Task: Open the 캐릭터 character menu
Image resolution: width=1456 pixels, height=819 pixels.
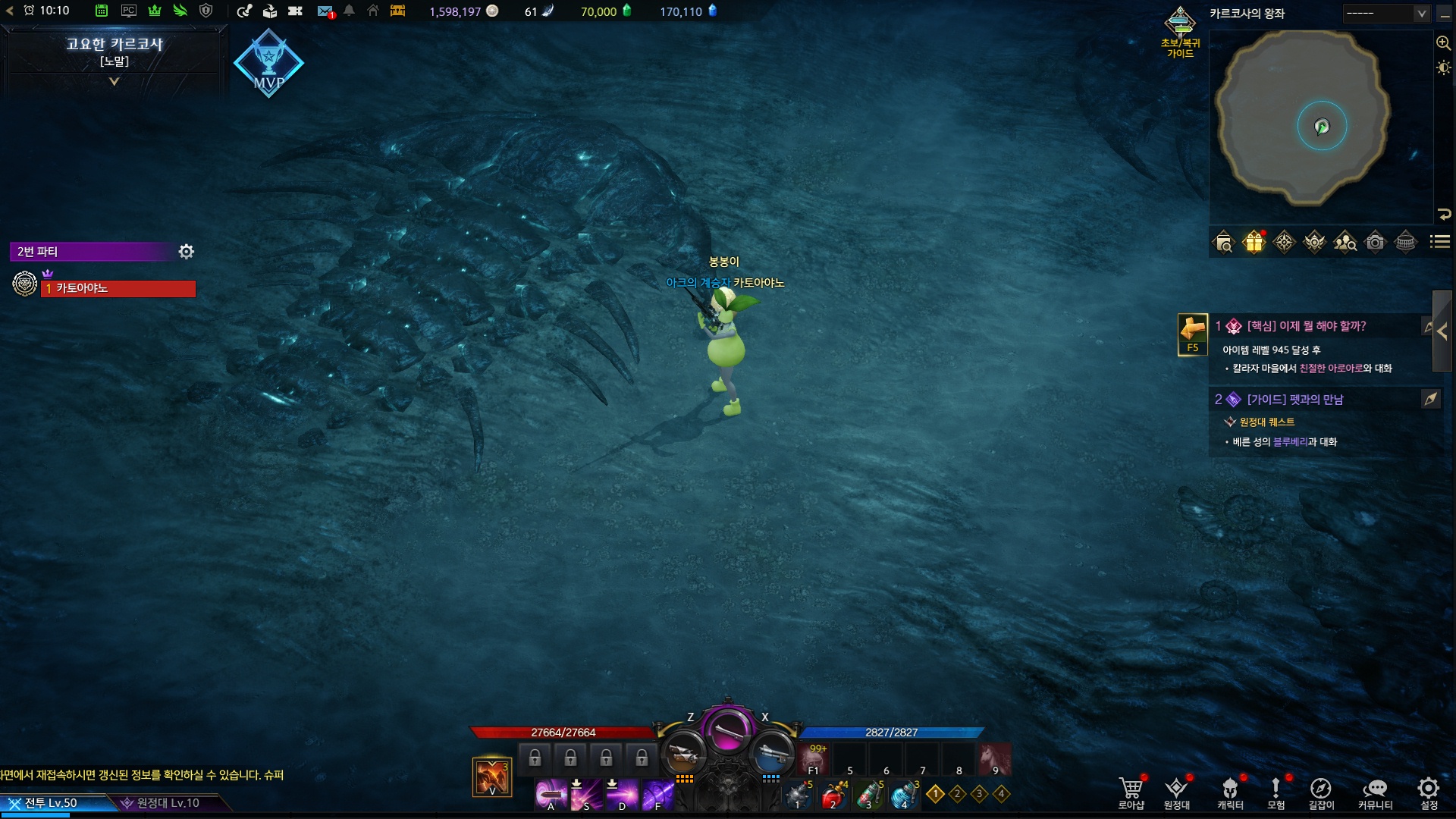Action: tap(1230, 792)
